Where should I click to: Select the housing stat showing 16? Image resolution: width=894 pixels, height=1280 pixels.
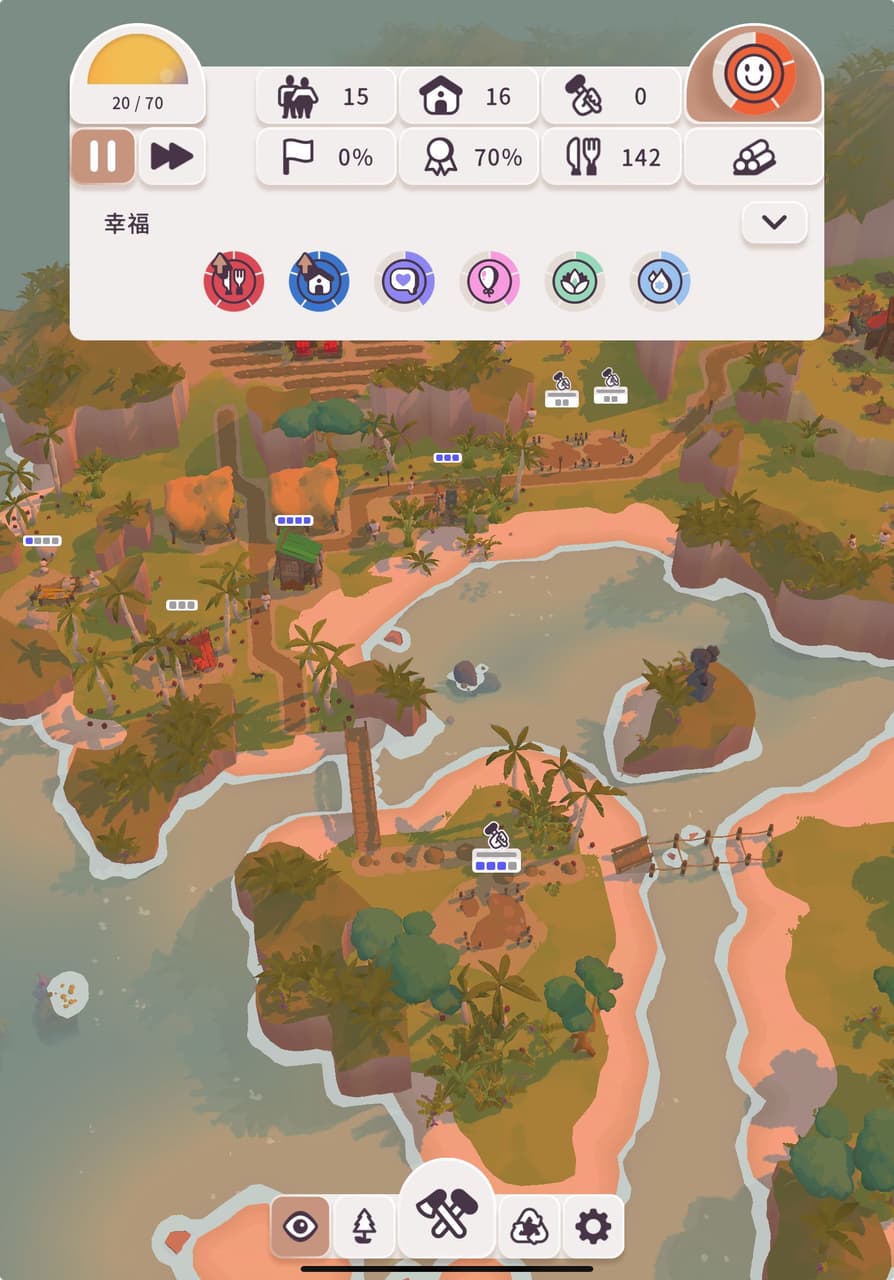click(468, 97)
